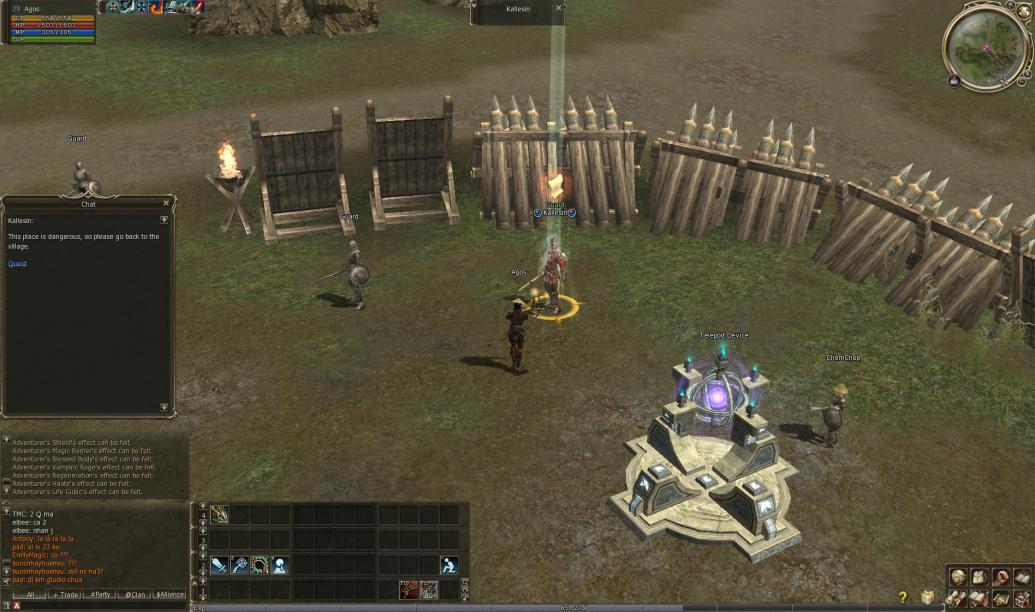Activate the sword attack skill on the hotbar
This screenshot has height=612, width=1035.
coord(219,565)
